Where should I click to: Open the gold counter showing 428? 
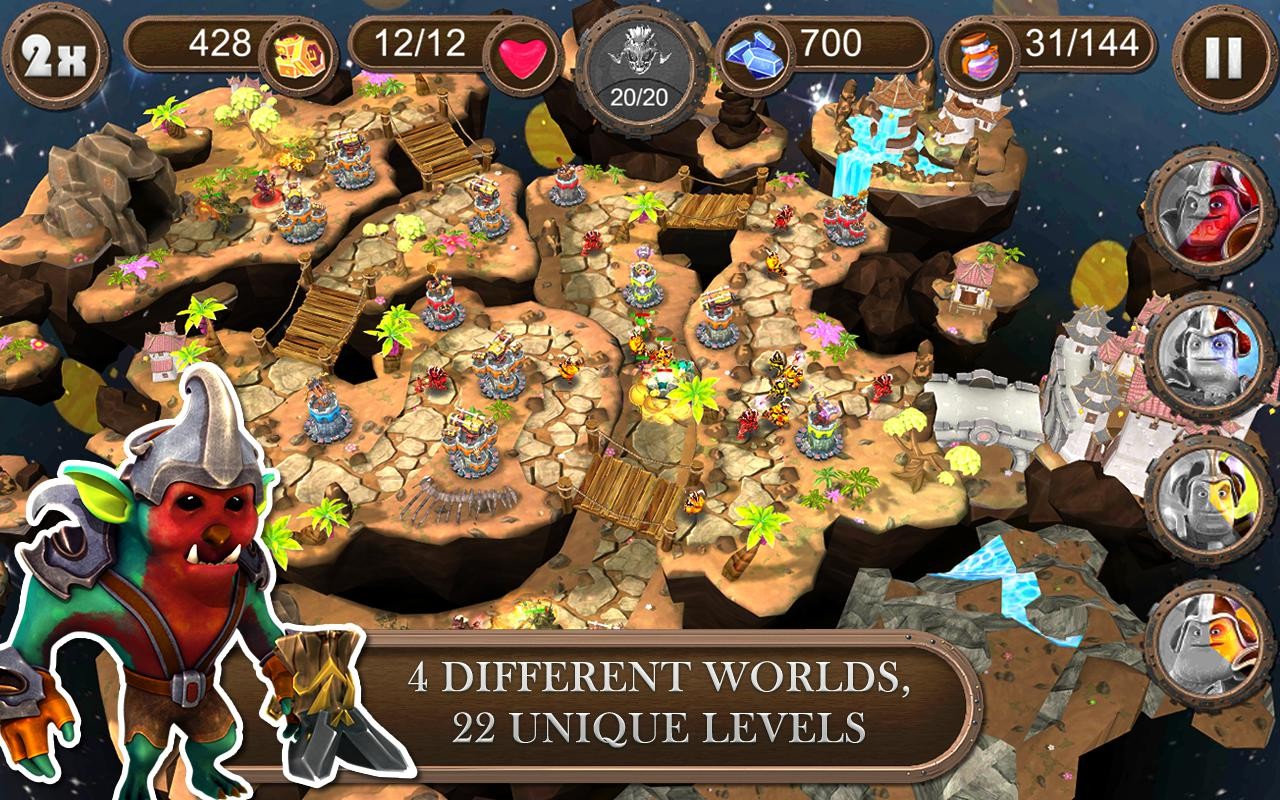tap(220, 44)
